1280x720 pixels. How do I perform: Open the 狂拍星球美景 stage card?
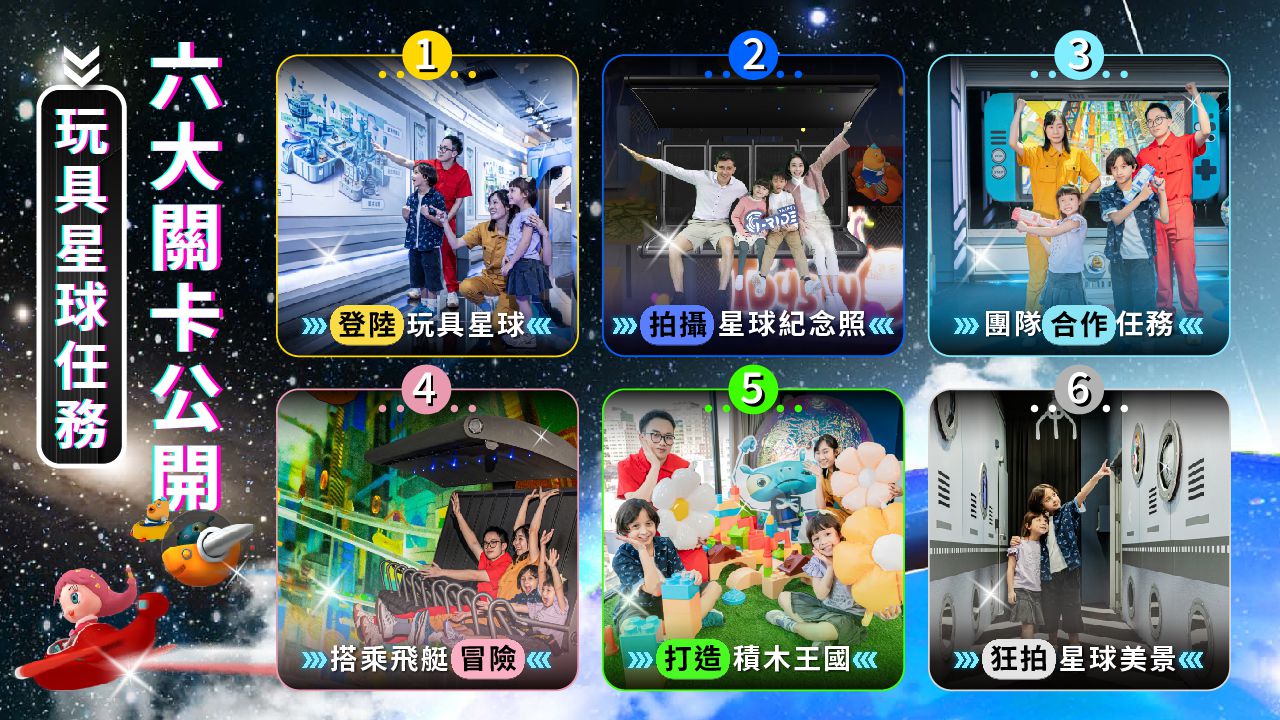(1078, 540)
